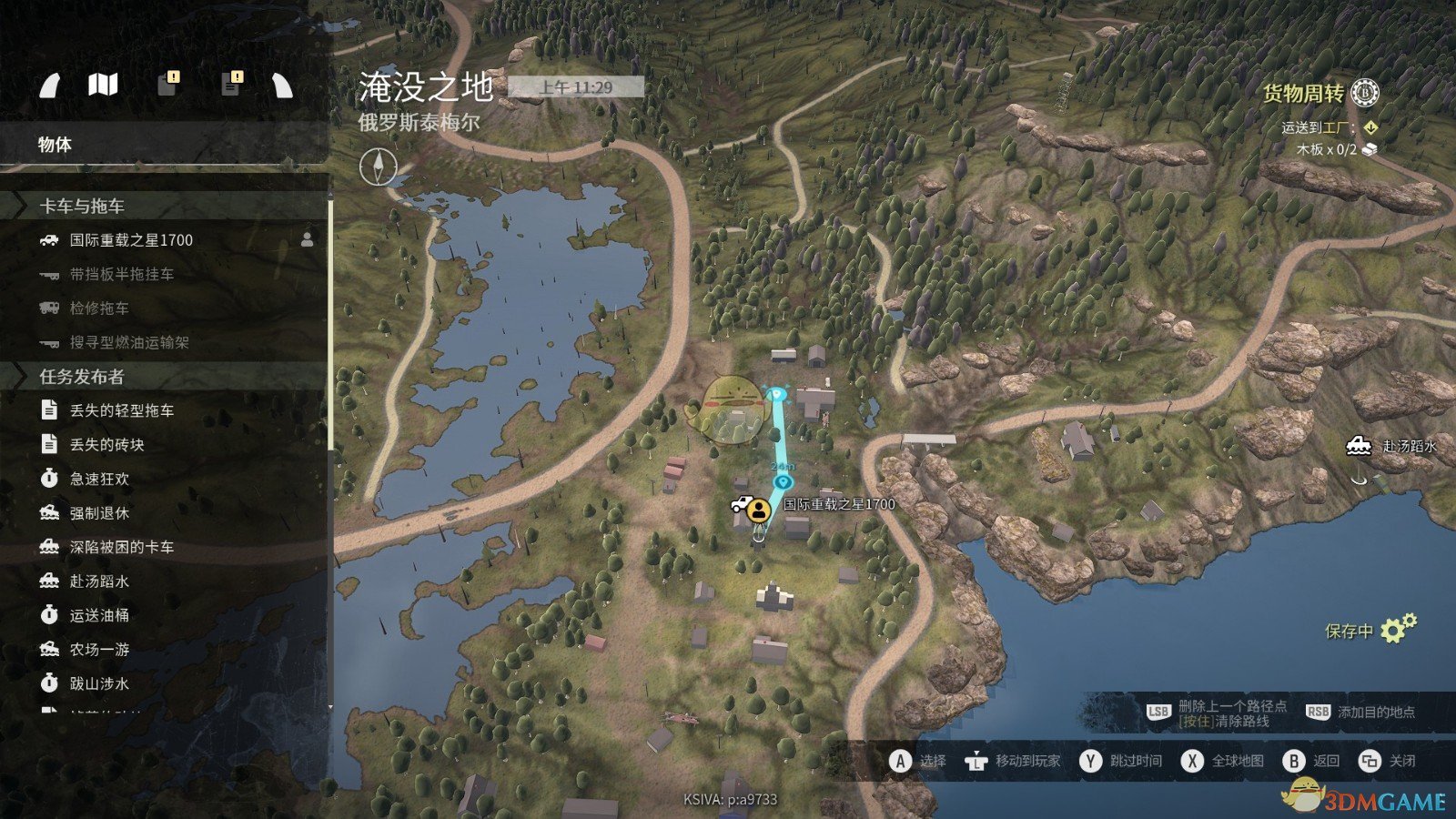Pick the 搜寻型燃油运输架 entry
The height and width of the screenshot is (819, 1456).
click(x=129, y=342)
